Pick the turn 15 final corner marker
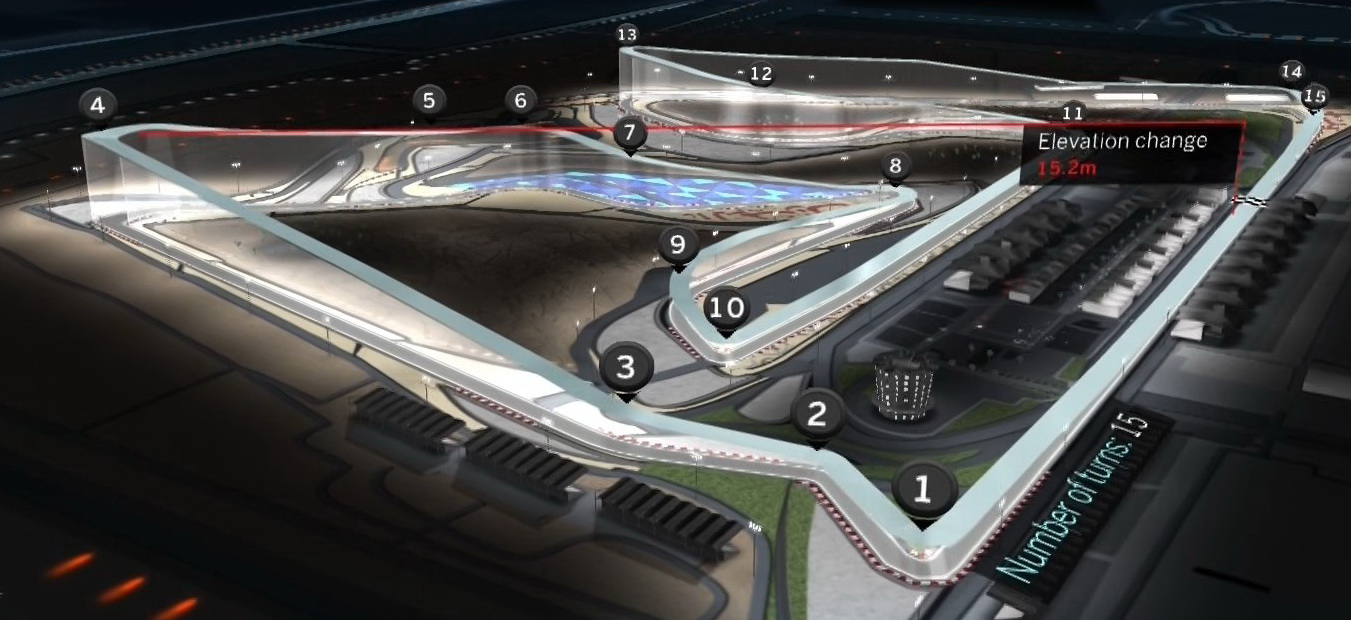The height and width of the screenshot is (620, 1351). pos(1315,95)
